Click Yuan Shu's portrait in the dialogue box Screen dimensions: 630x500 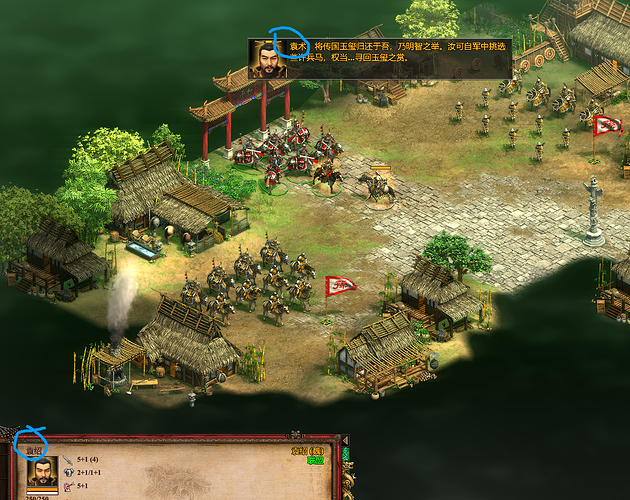click(x=266, y=58)
